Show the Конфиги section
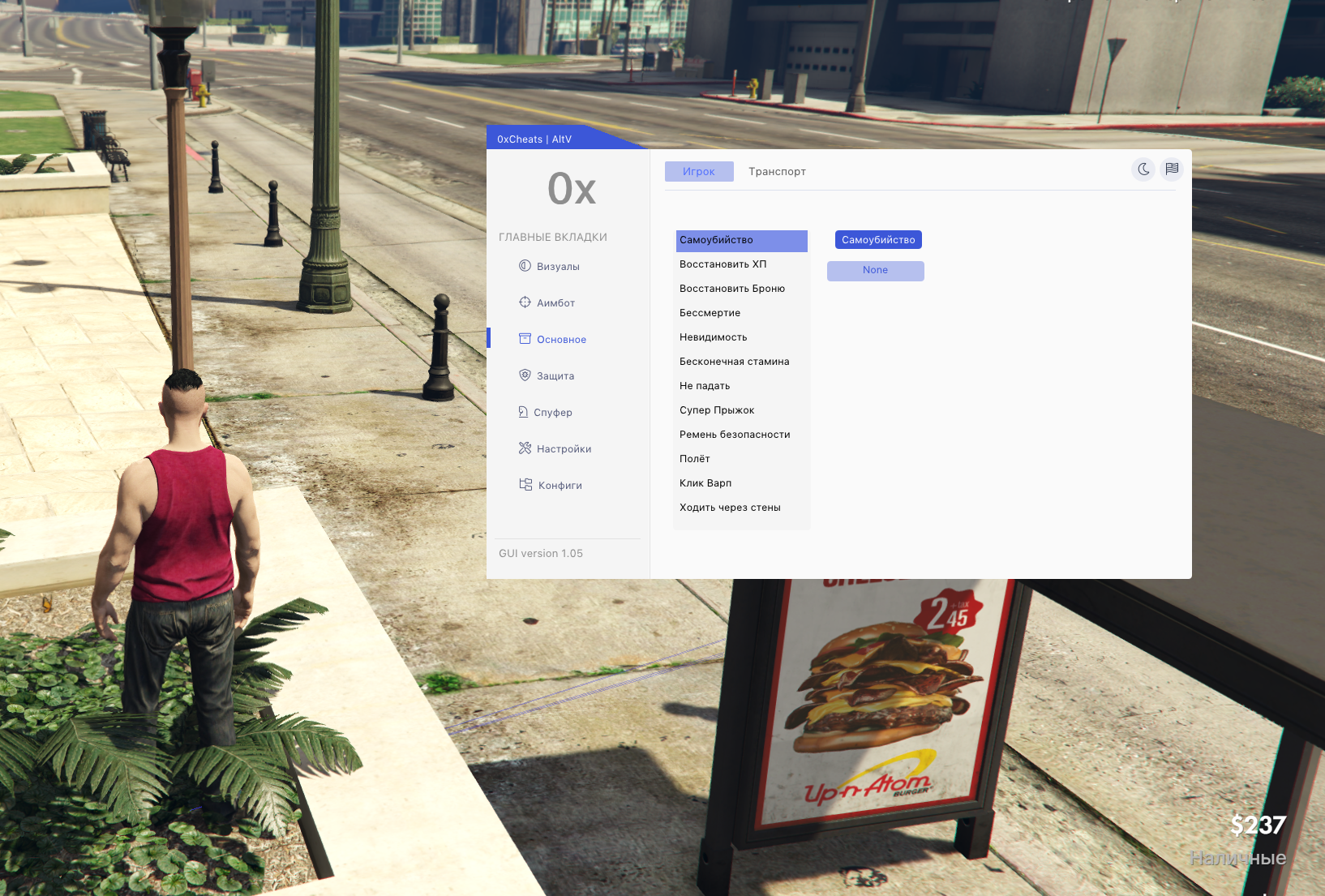This screenshot has width=1325, height=896. (560, 486)
